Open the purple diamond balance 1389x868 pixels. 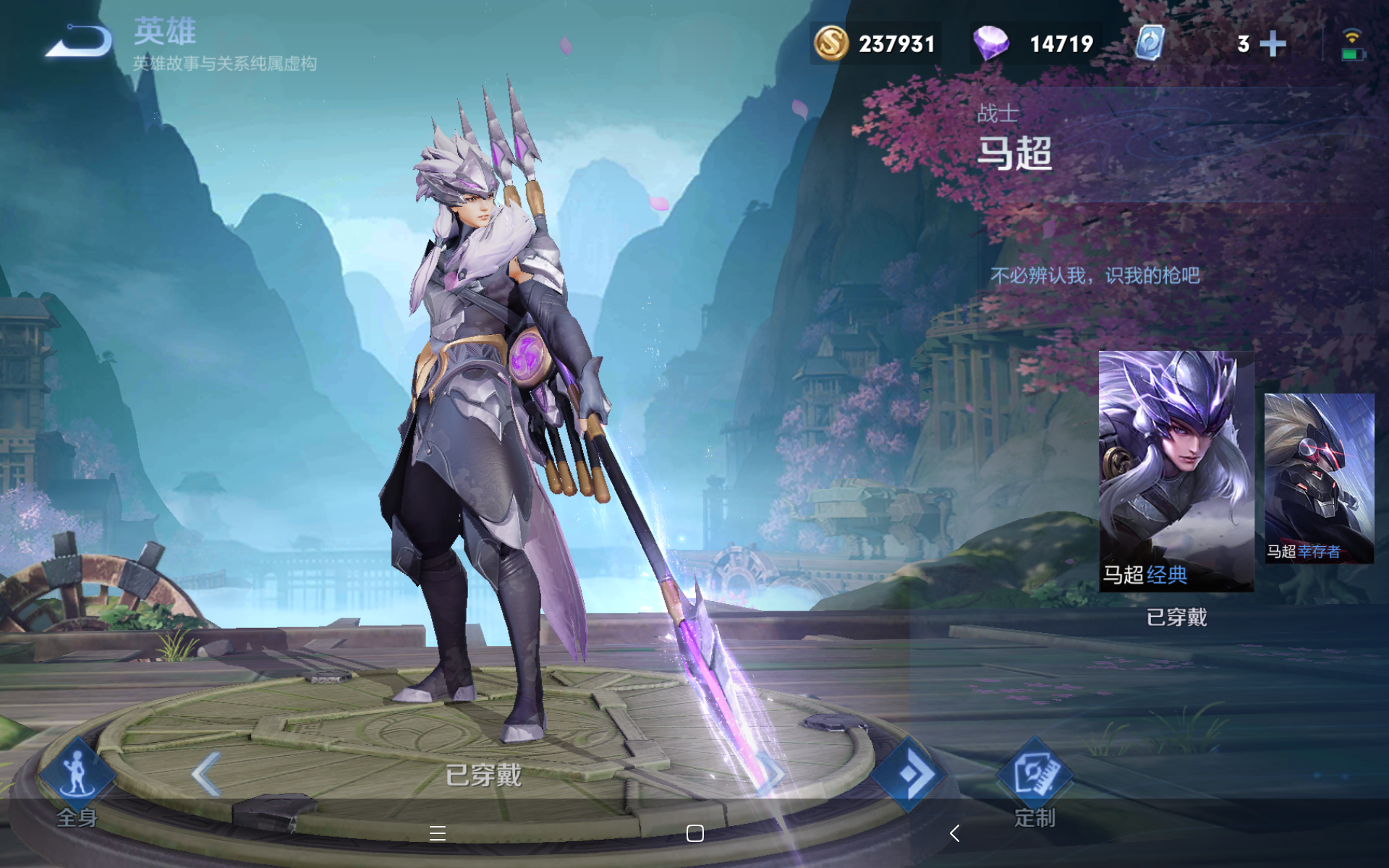coord(1035,43)
